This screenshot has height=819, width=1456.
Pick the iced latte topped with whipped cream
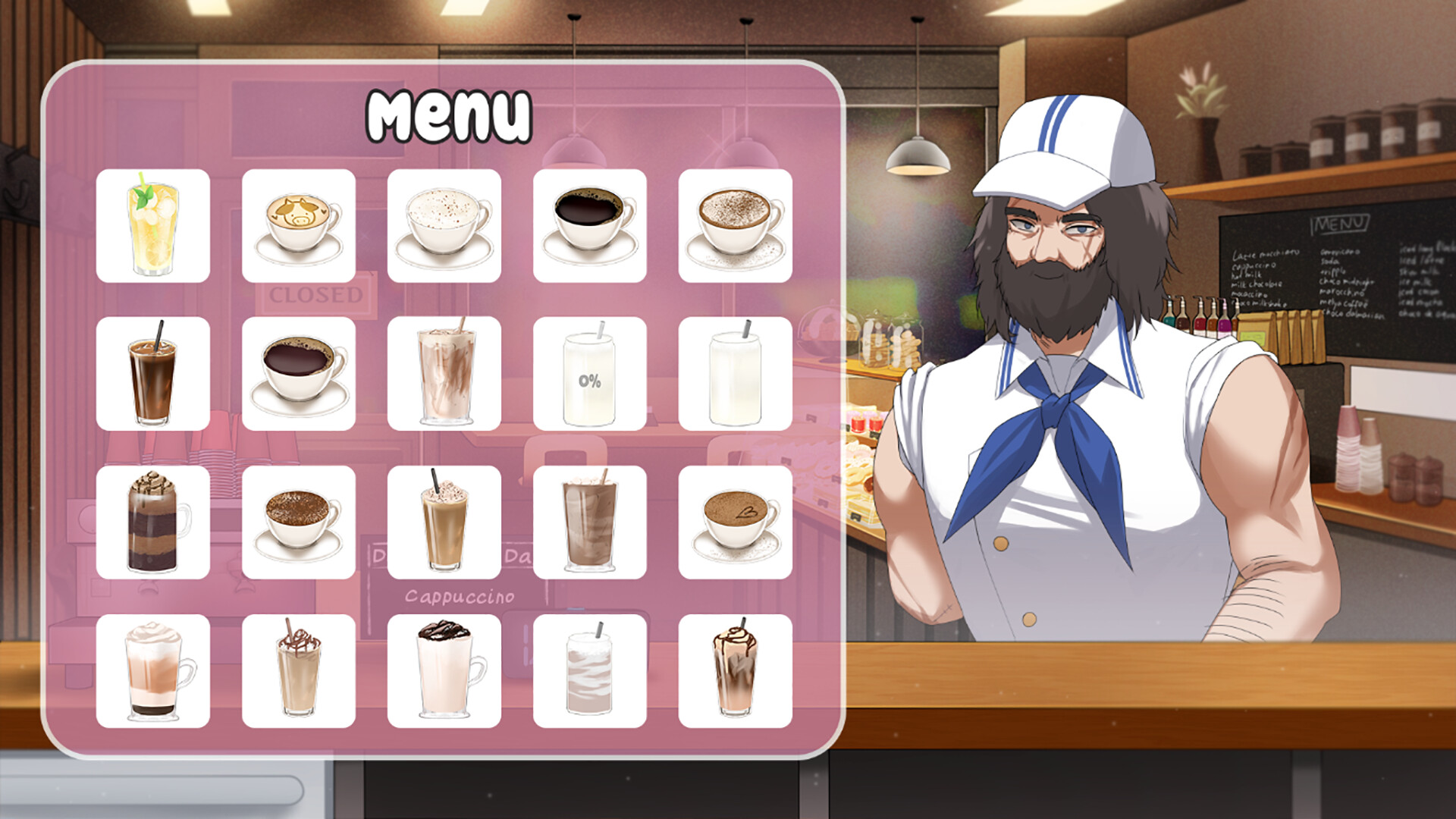pos(444,519)
